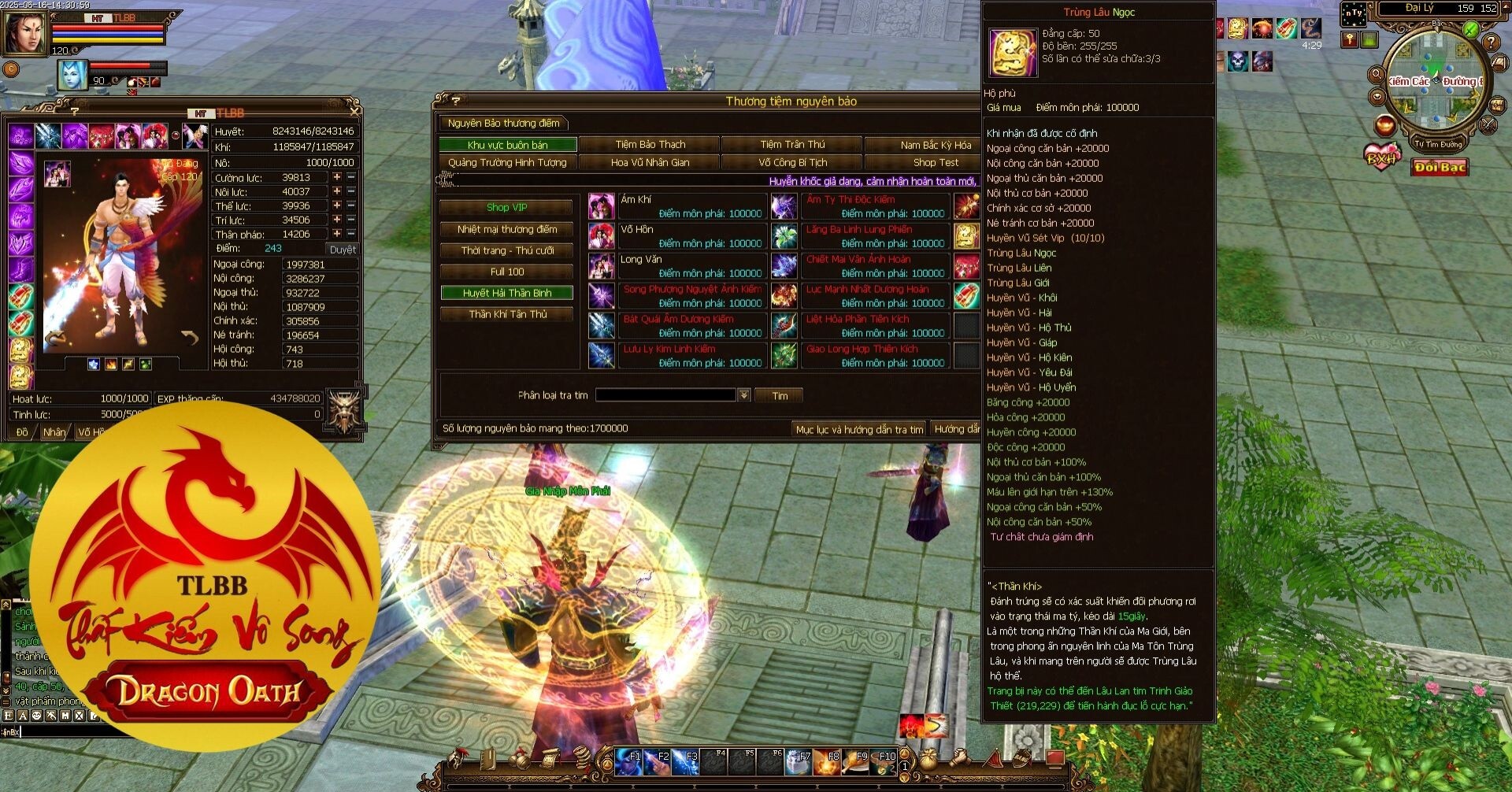Switch to the Tiệm Trân Thú tab

(x=792, y=145)
